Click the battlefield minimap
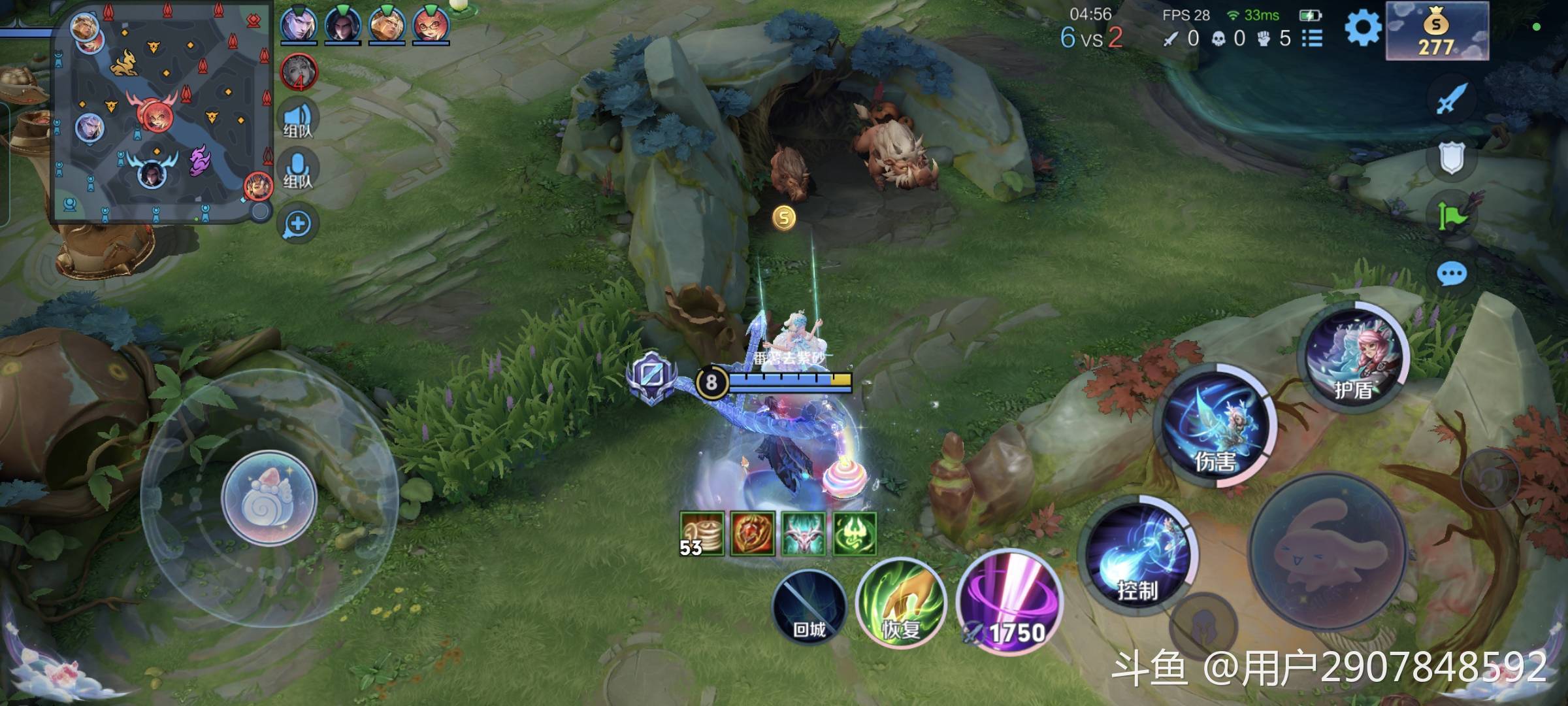 pos(162,112)
